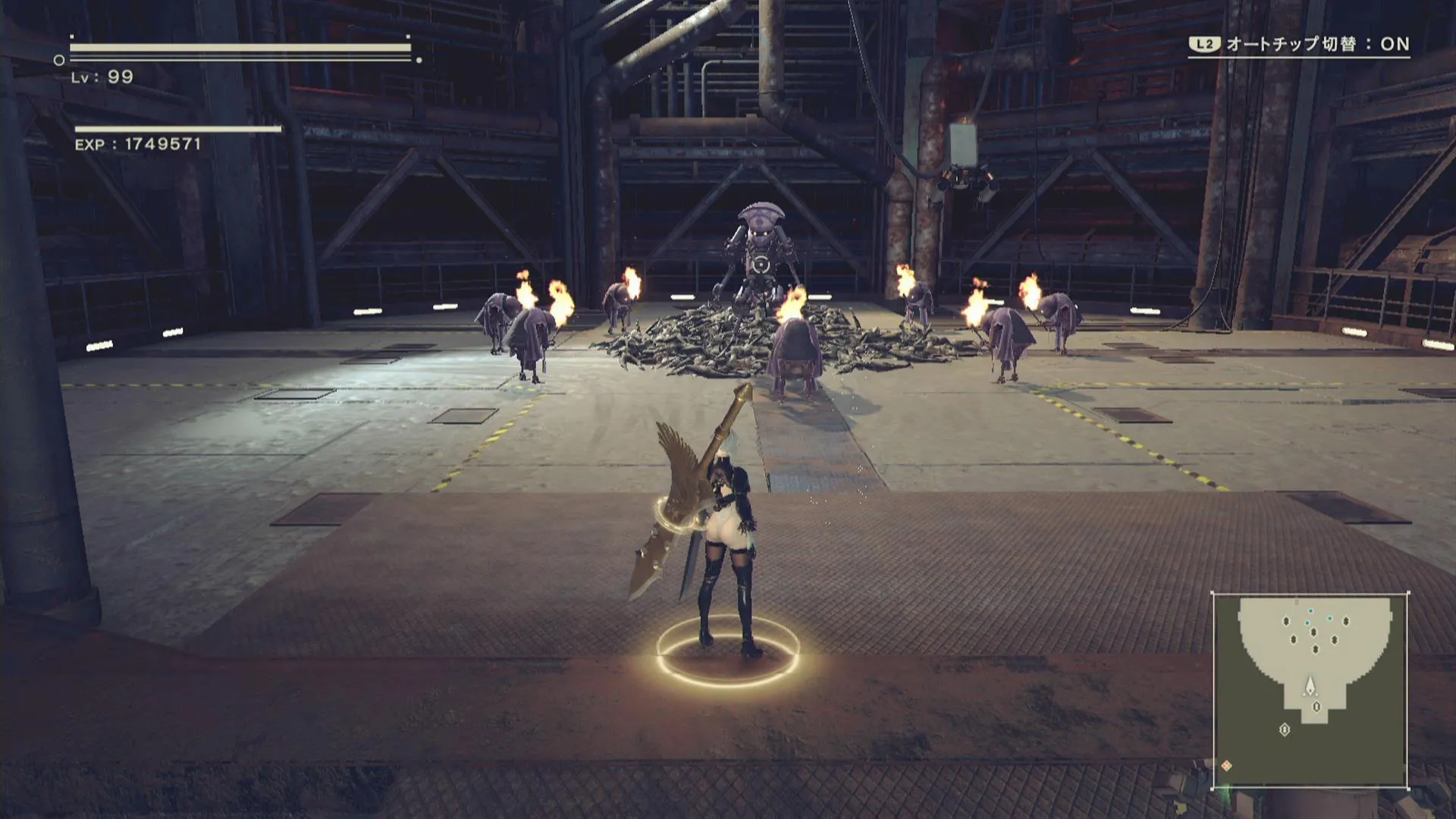Image resolution: width=1456 pixels, height=819 pixels.
Task: Select the white player arrow on minimap
Action: (x=1310, y=687)
